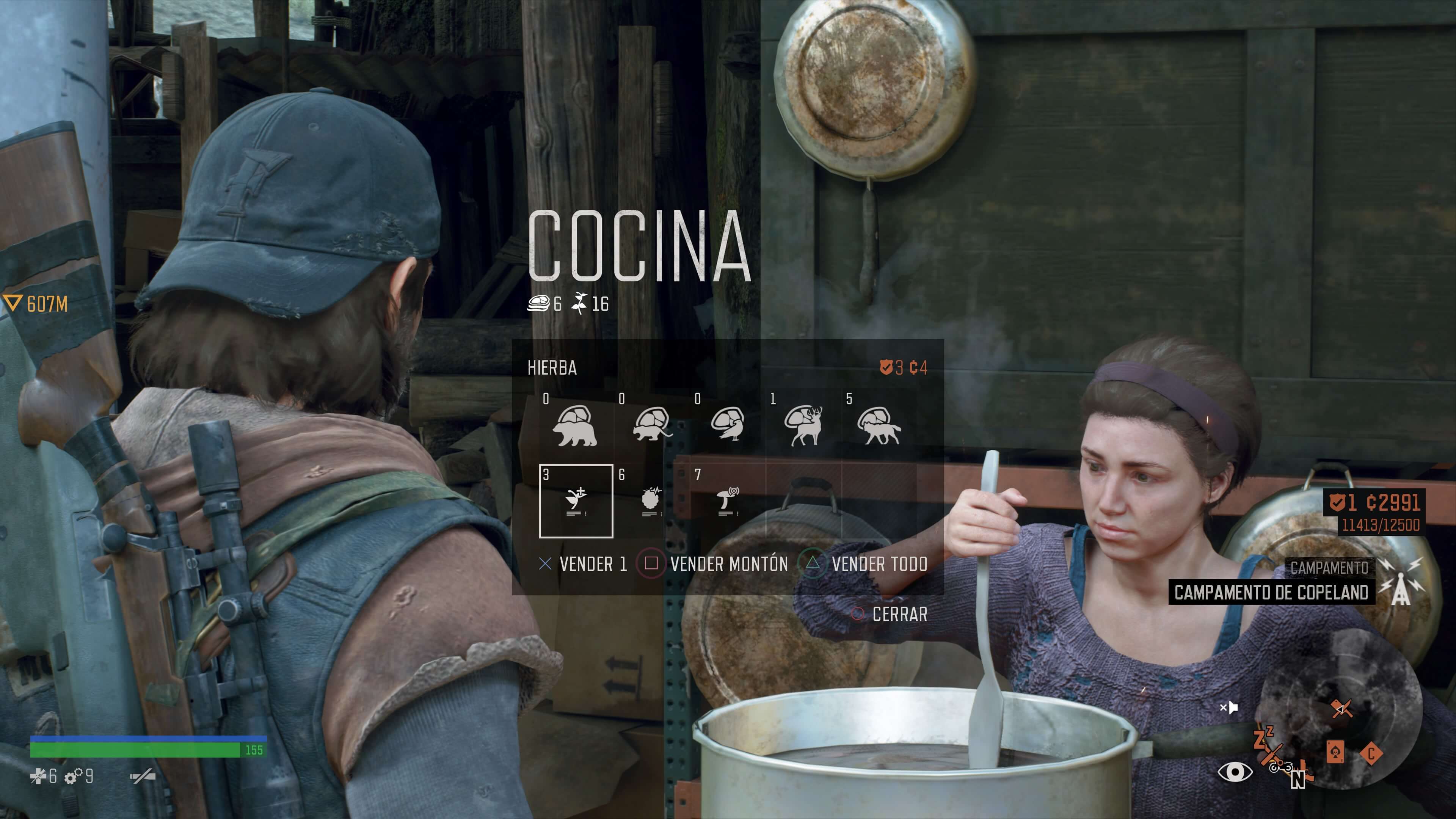Select the bear meat slot

point(575,425)
